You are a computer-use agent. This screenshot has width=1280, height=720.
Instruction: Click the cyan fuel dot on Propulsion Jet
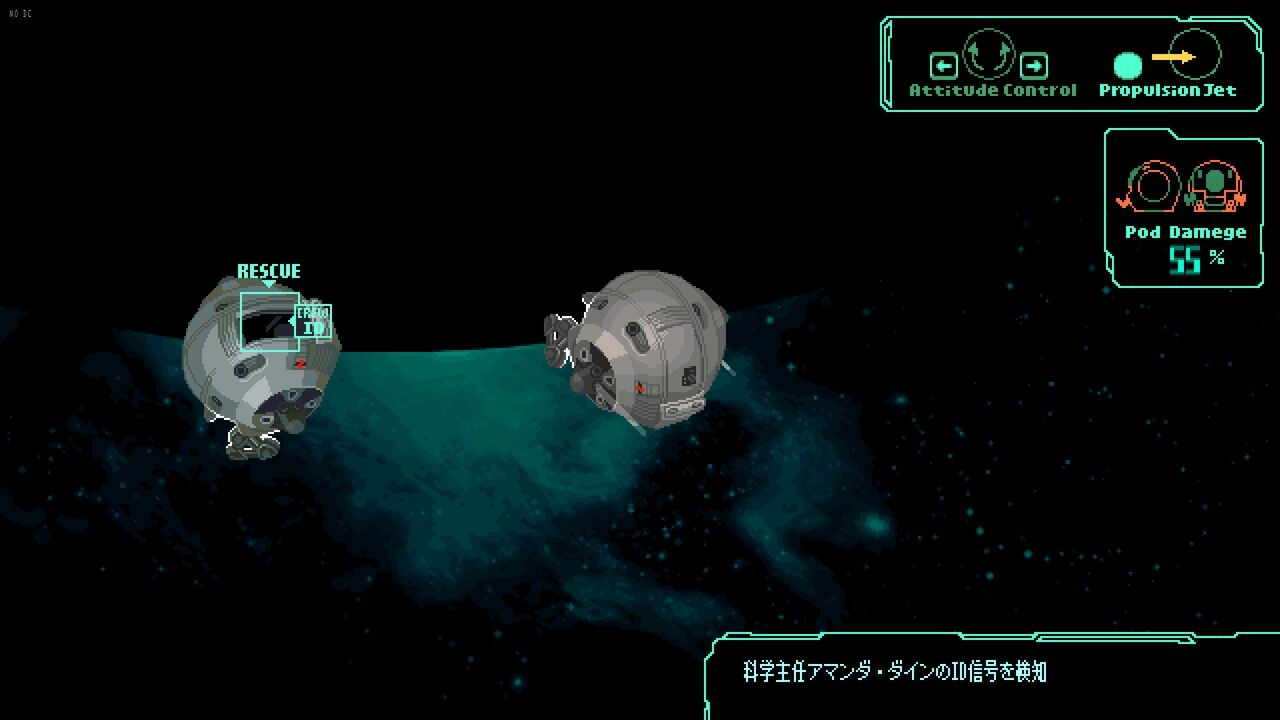[1128, 66]
